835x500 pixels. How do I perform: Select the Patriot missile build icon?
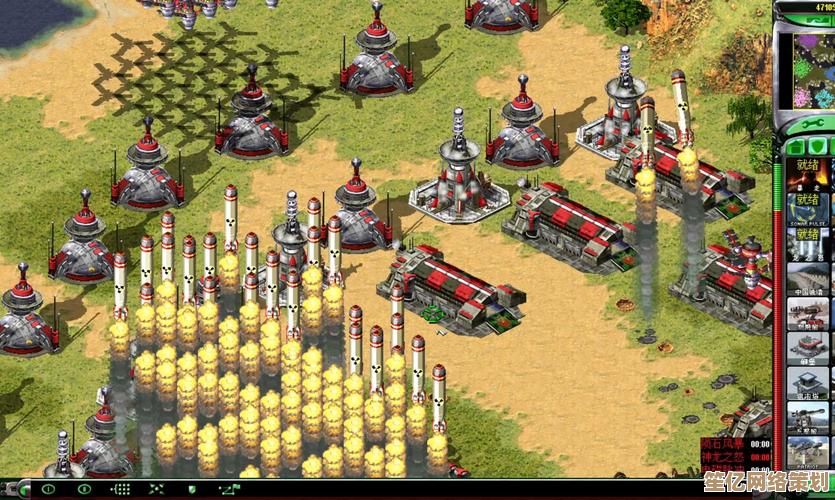[807, 450]
